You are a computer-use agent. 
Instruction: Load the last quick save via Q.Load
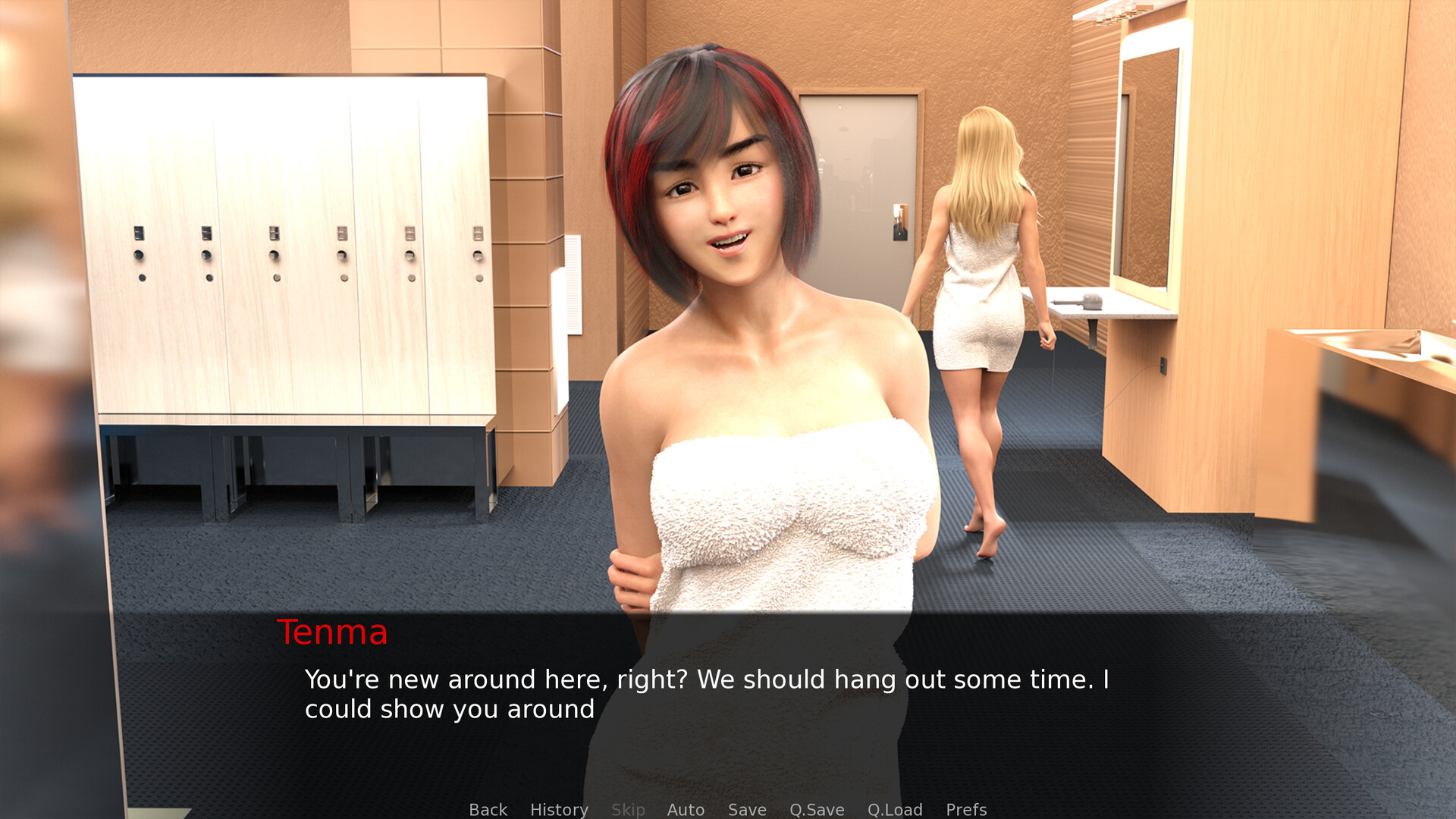(895, 809)
